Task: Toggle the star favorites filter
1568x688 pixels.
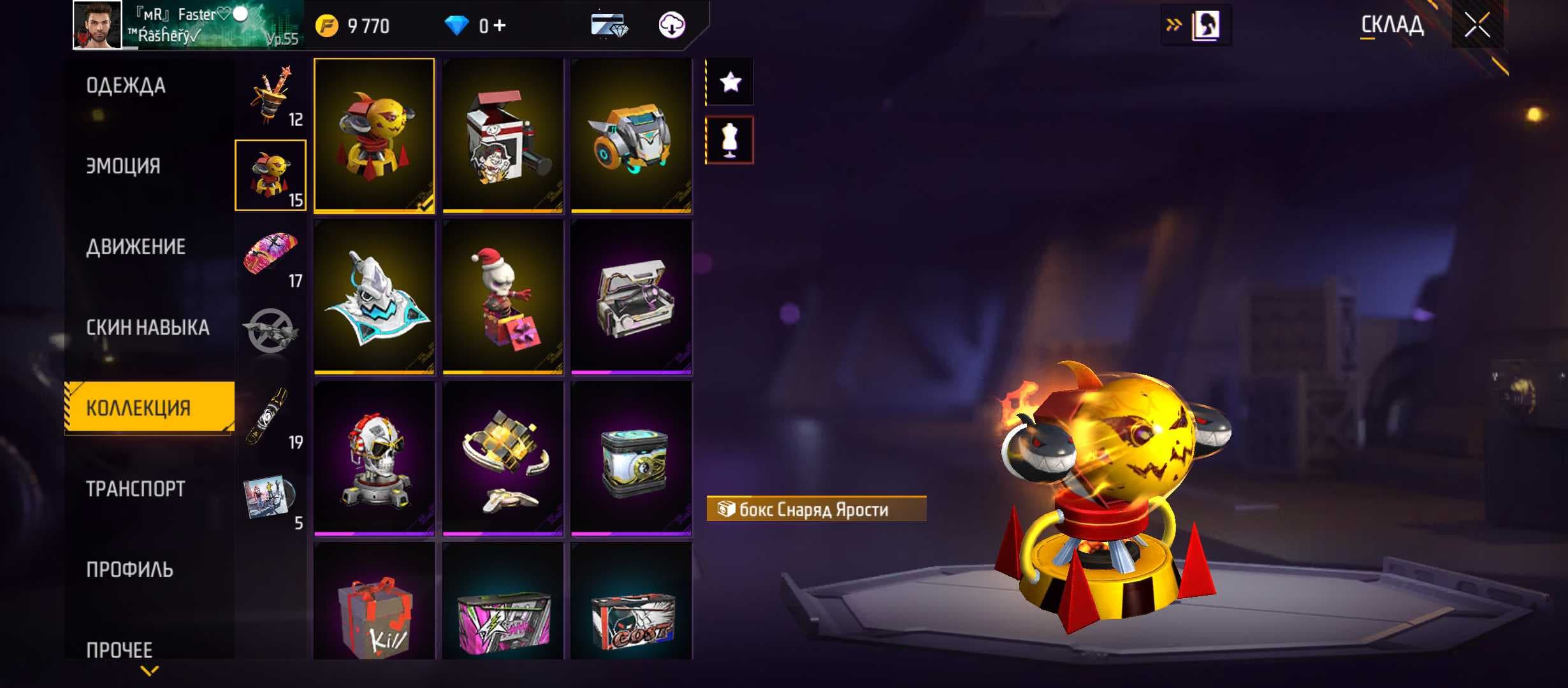Action: point(730,82)
